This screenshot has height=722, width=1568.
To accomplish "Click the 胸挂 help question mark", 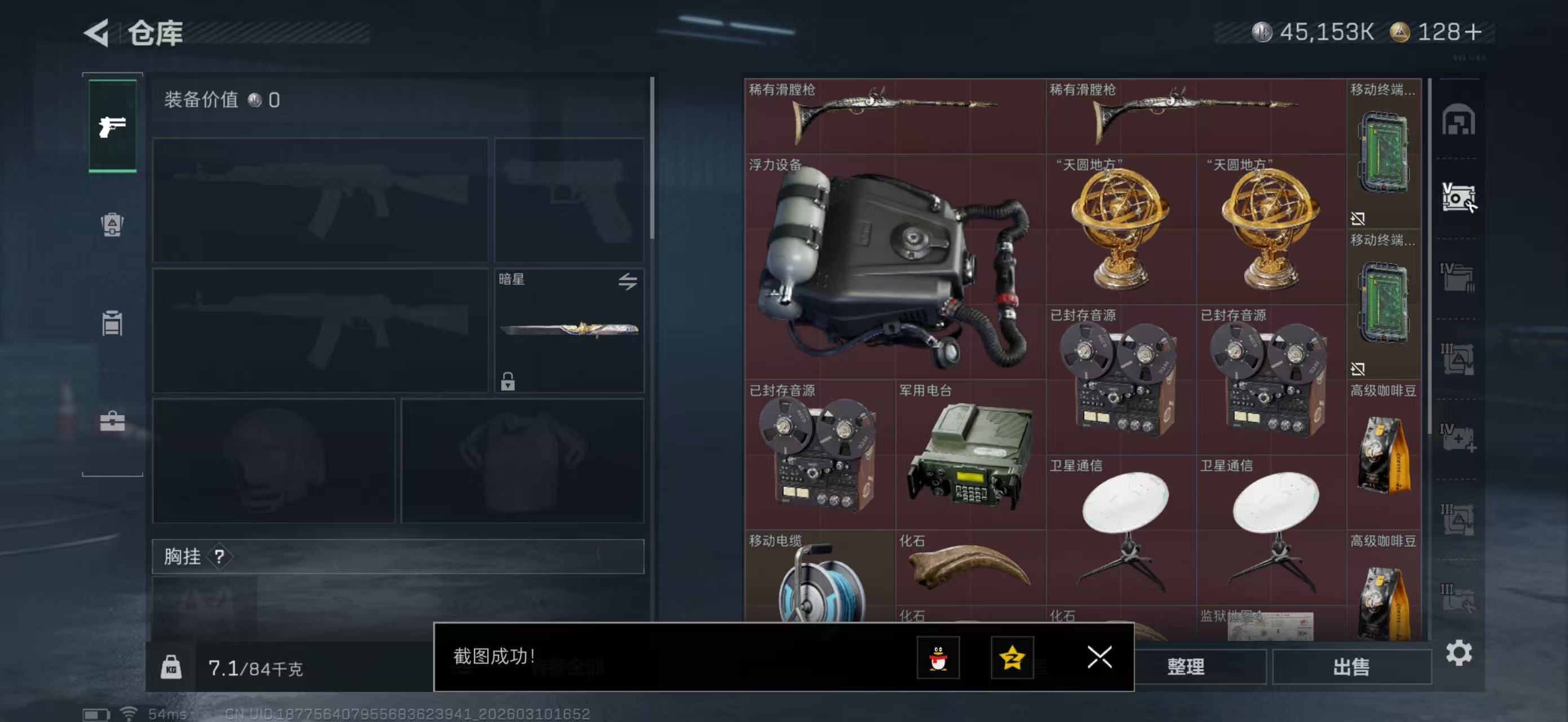I will pos(219,556).
